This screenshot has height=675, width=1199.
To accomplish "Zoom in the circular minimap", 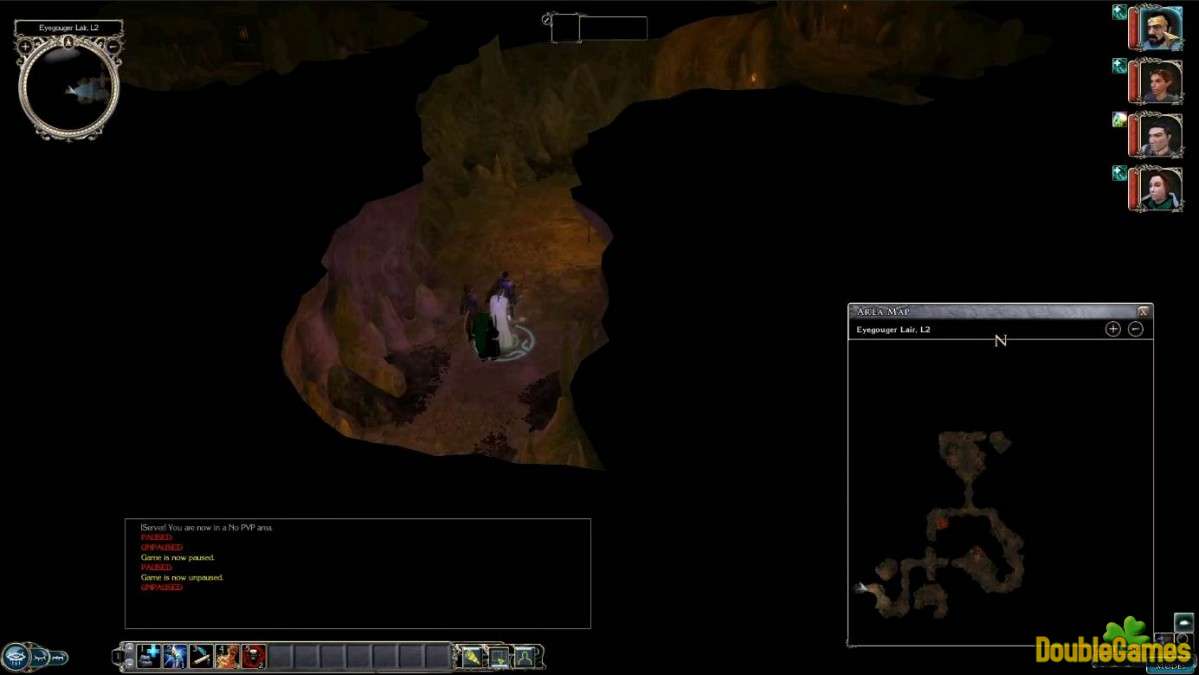I will pyautogui.click(x=25, y=46).
